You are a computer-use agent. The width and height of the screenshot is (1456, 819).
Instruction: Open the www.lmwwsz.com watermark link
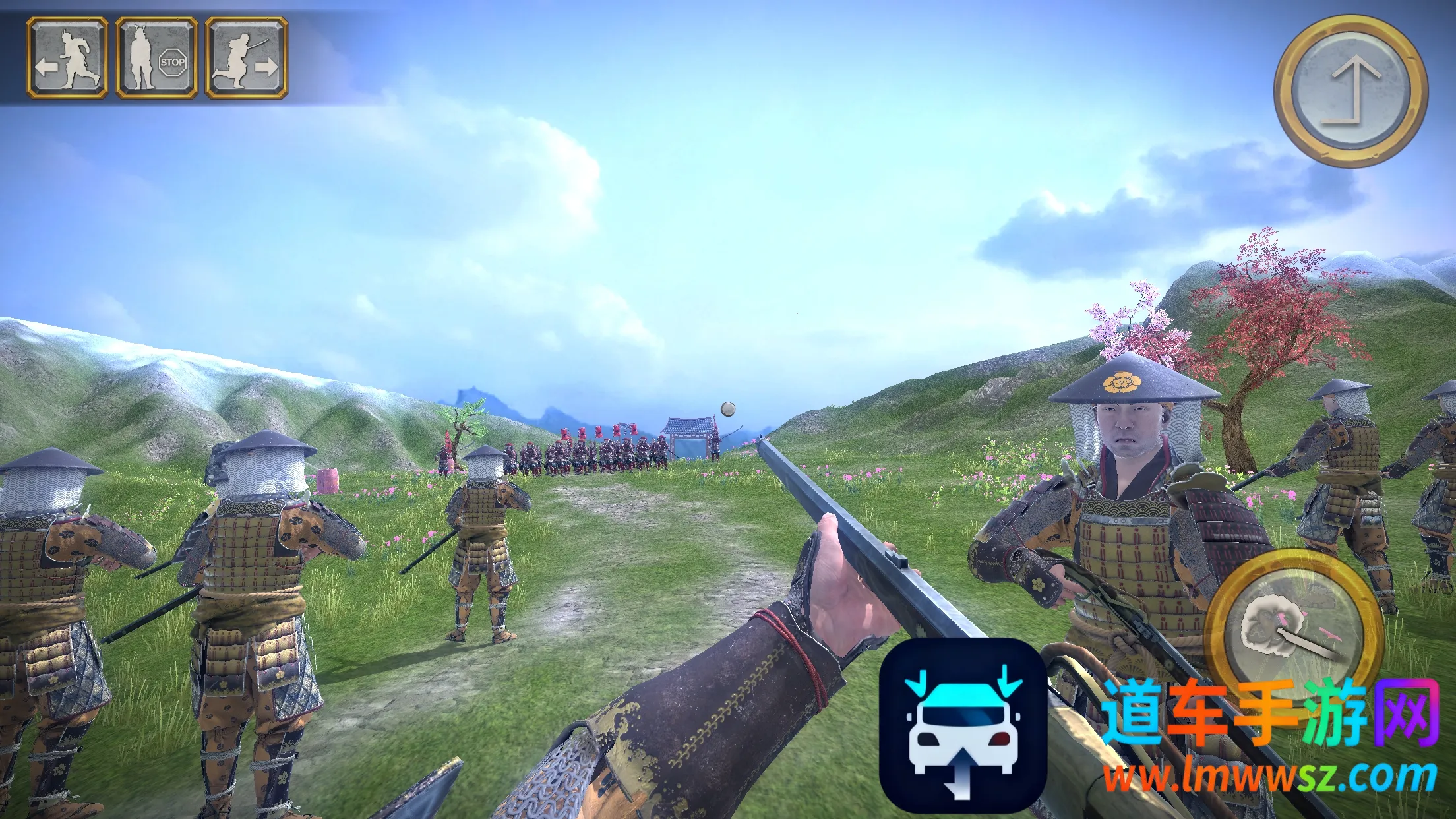tap(1269, 778)
